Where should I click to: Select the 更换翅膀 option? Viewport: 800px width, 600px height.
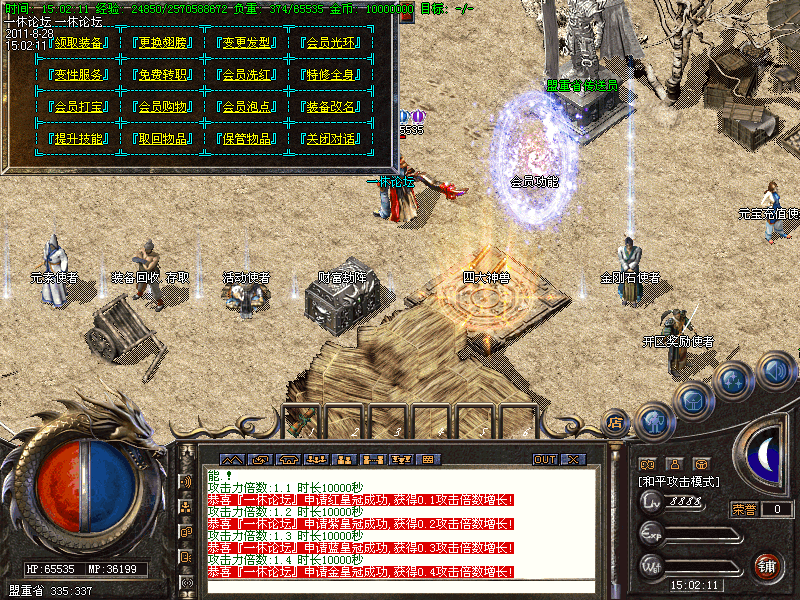pos(163,43)
